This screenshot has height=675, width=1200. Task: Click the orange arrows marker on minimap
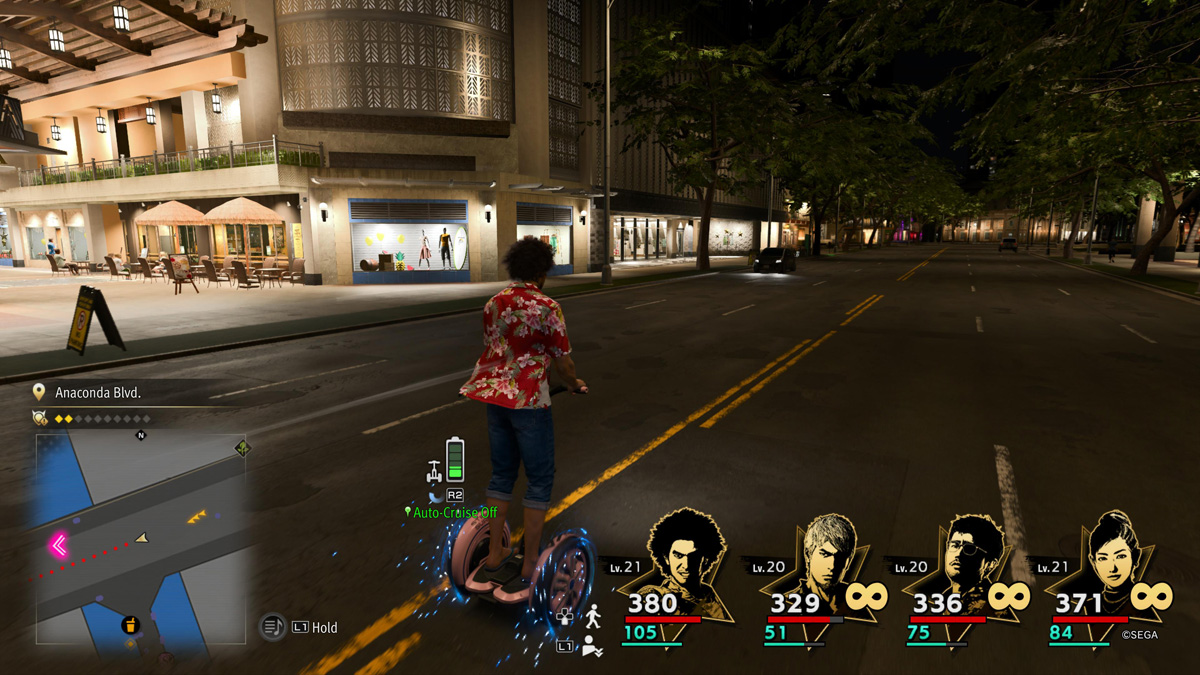pos(197,517)
